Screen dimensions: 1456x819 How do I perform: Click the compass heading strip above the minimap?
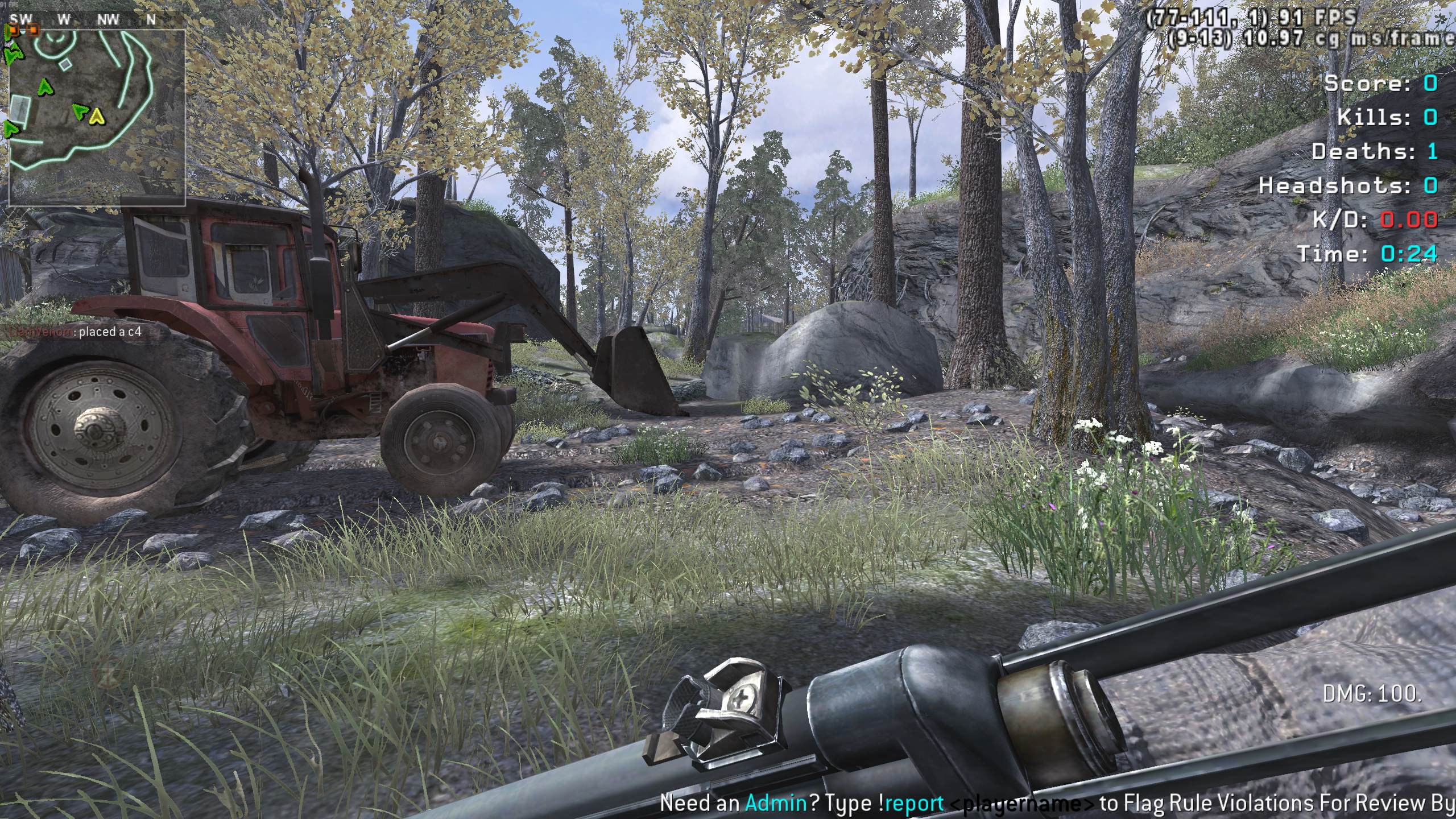(x=85, y=20)
